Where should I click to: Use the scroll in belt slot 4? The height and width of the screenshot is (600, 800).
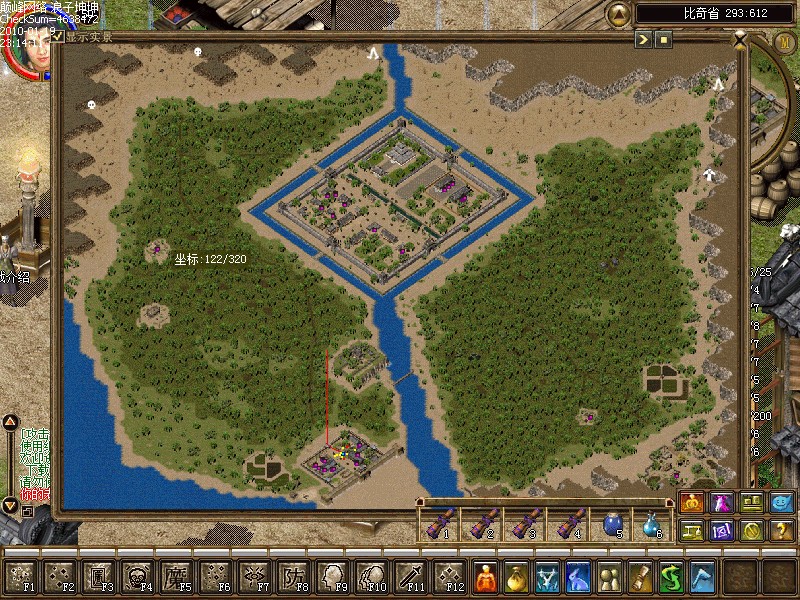tap(572, 522)
